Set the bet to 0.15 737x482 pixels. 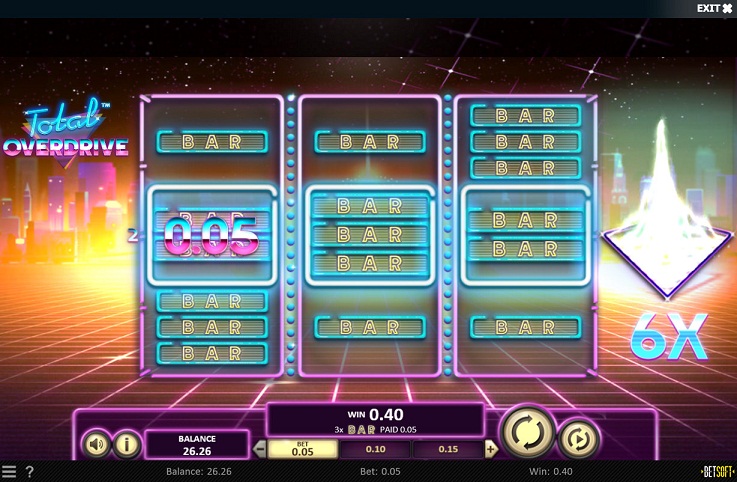pyautogui.click(x=447, y=449)
